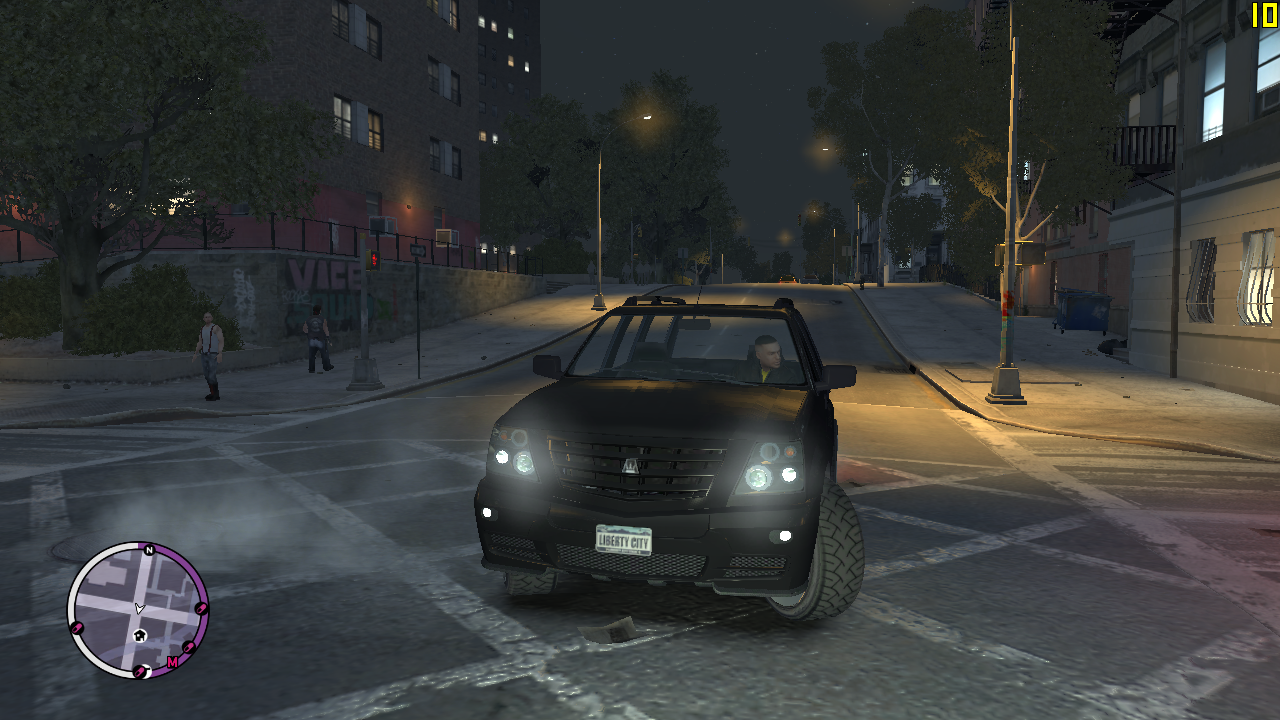Screen dimensions: 1280x720
Task: Select the white player arrow on radar
Action: [139, 608]
